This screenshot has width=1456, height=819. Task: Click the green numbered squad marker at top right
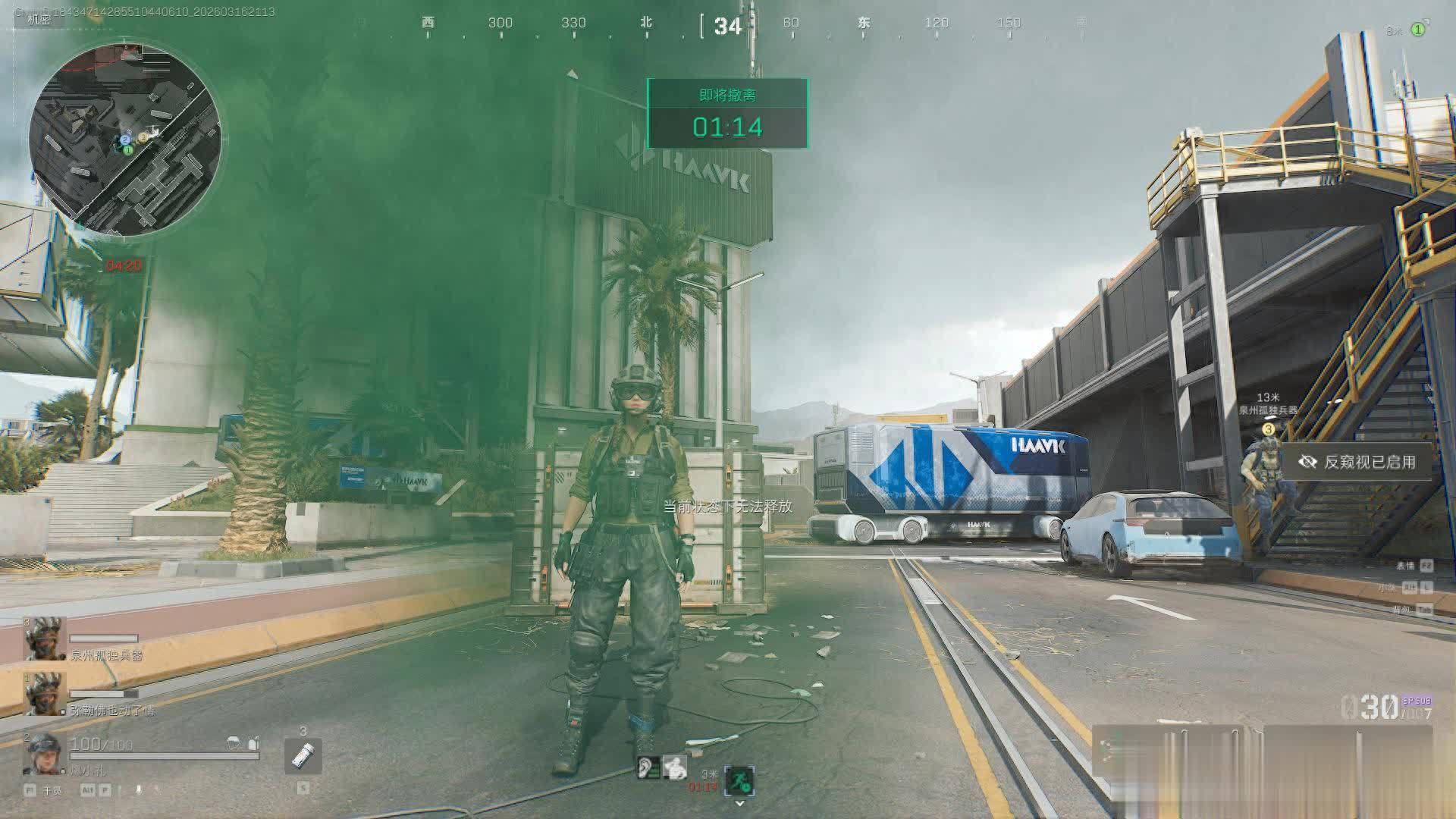click(x=1417, y=30)
